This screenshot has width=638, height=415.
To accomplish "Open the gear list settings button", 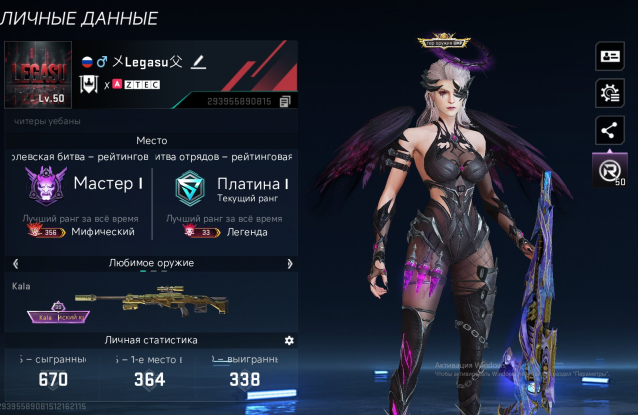I will click(608, 93).
